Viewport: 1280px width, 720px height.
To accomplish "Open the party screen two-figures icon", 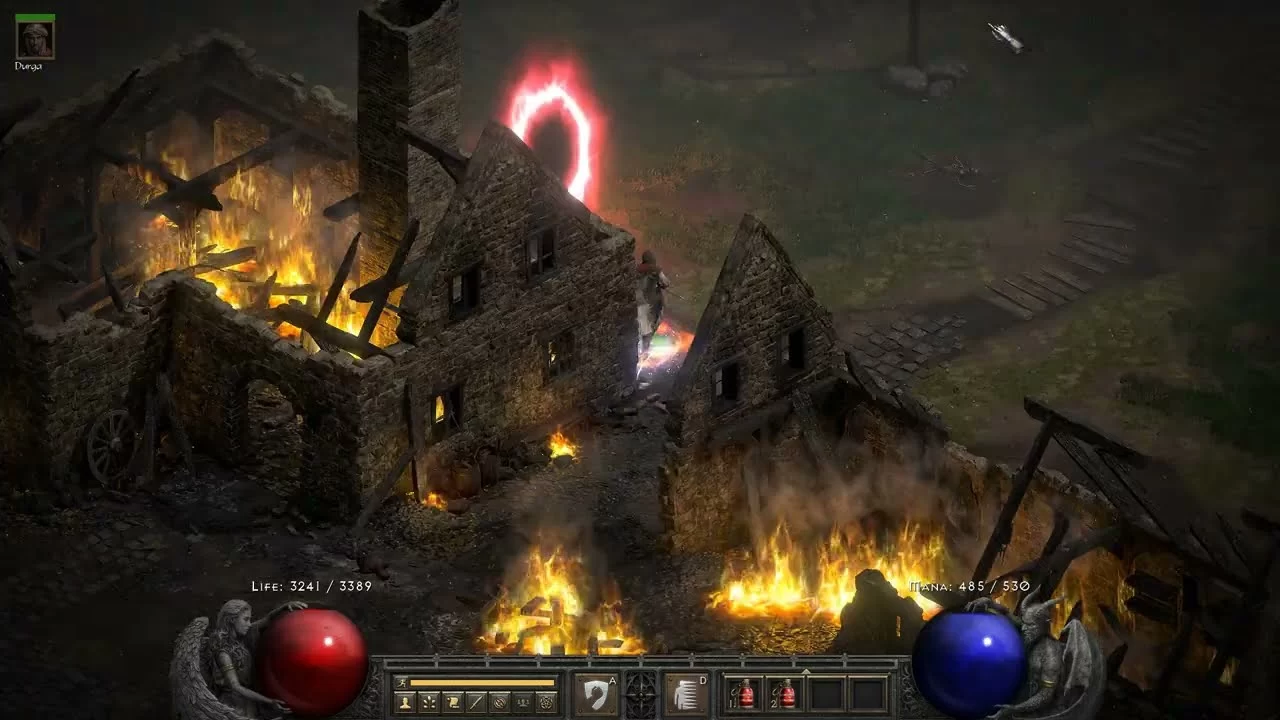I will [x=524, y=702].
